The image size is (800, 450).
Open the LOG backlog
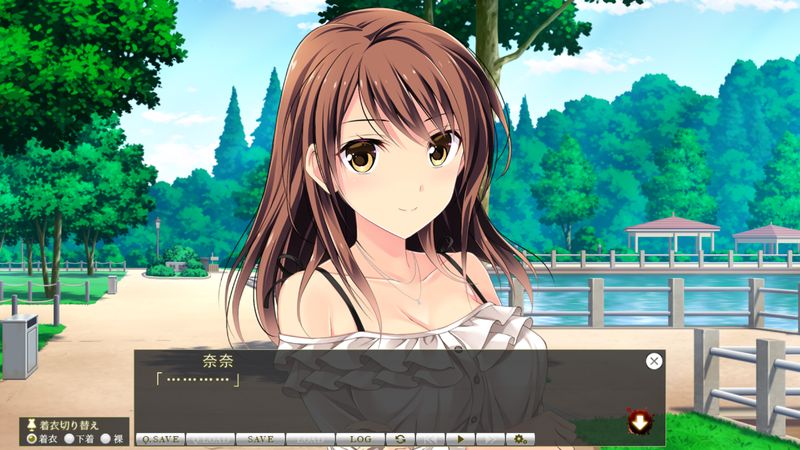pos(360,439)
